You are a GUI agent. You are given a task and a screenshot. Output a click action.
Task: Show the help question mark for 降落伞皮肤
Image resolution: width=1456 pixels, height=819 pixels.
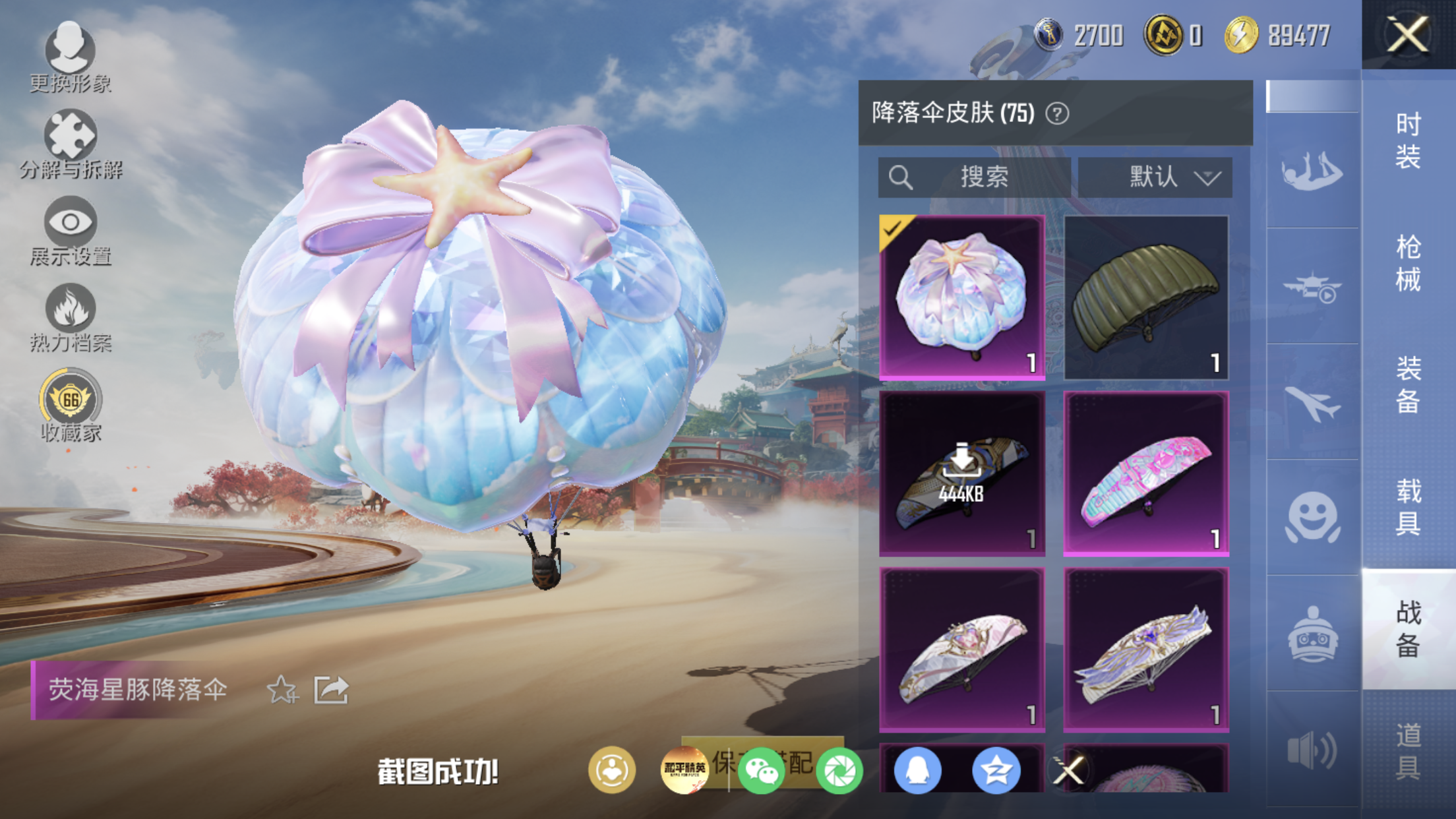1057,113
